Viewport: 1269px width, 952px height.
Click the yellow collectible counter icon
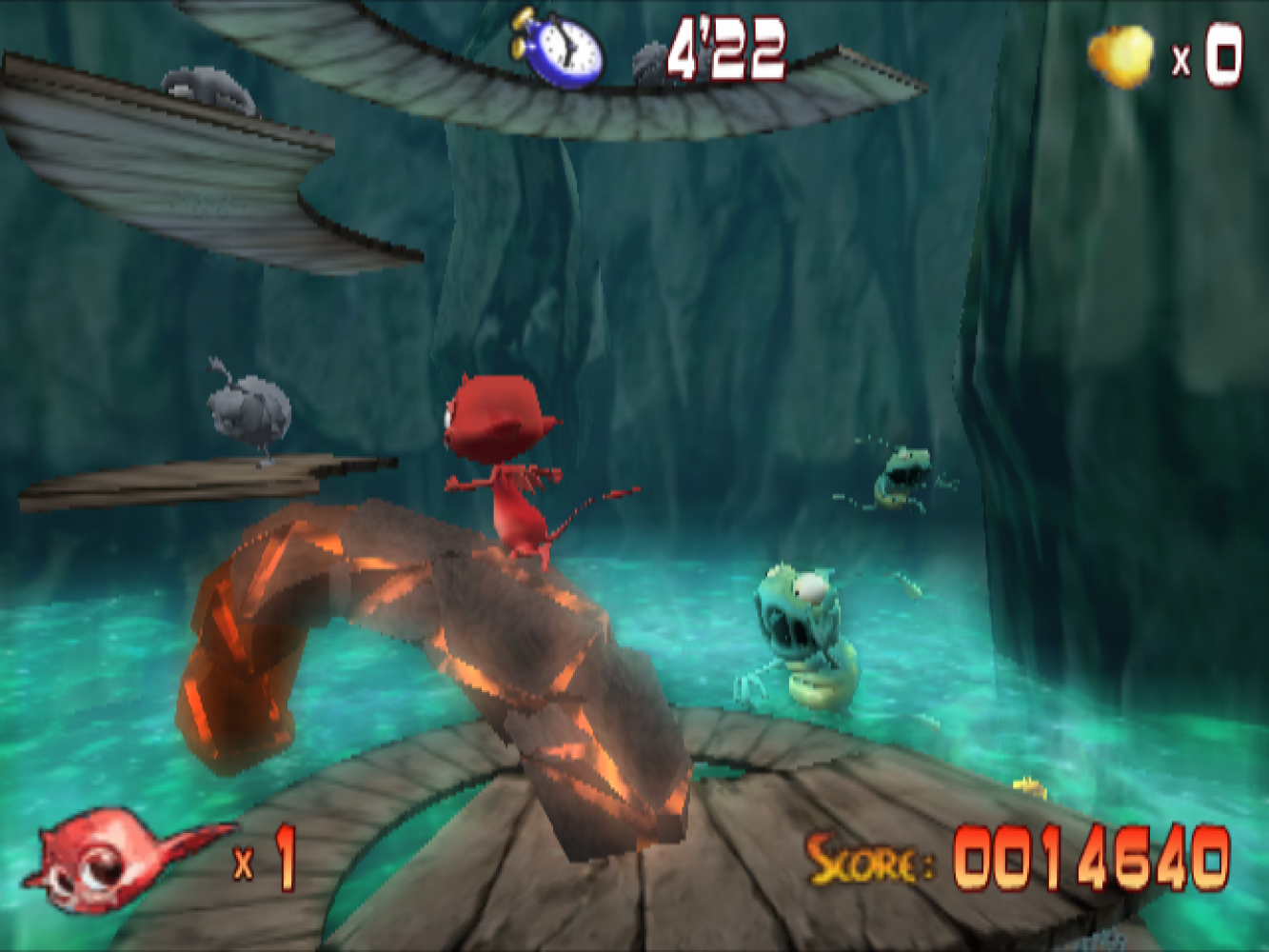click(x=1121, y=55)
